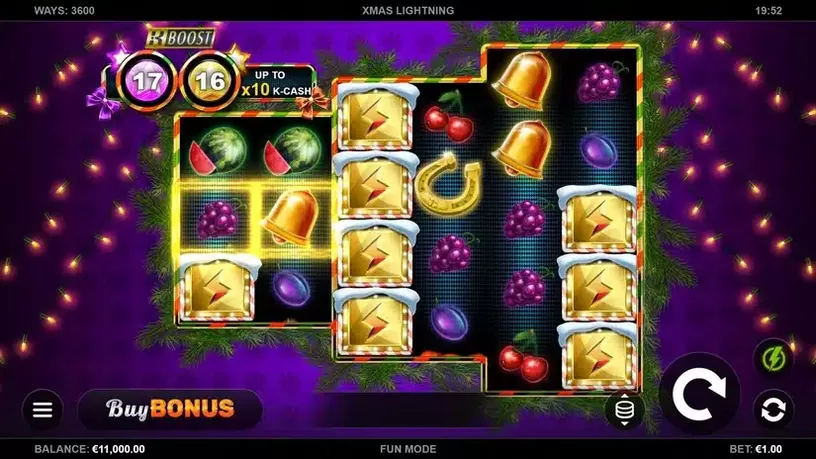Open the hamburger menu
Image resolution: width=816 pixels, height=459 pixels.
(42, 409)
